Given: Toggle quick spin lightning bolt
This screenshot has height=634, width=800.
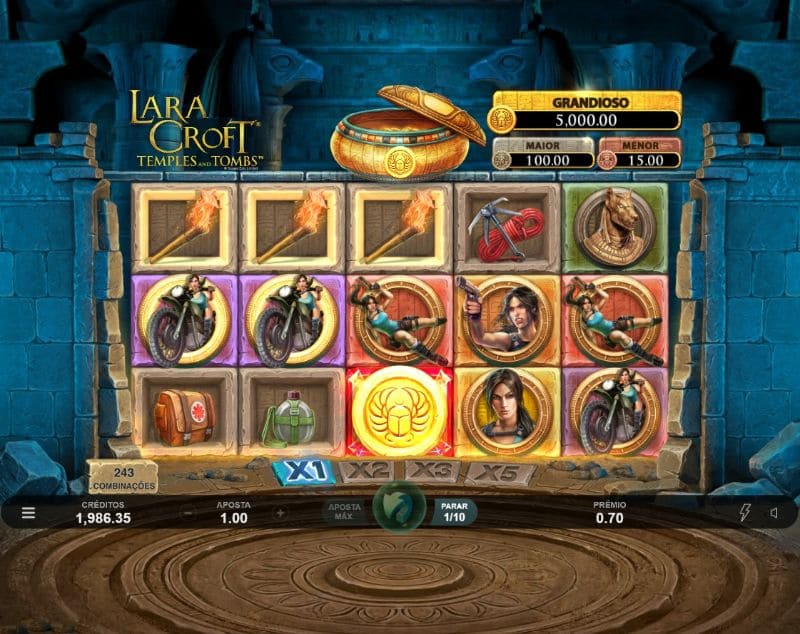Looking at the screenshot, I should click(x=743, y=513).
